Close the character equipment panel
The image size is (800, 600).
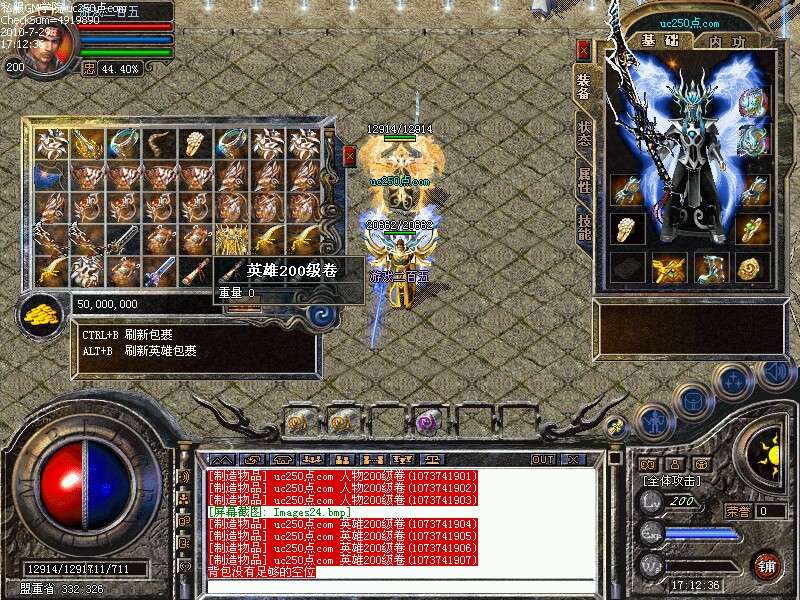click(x=583, y=50)
